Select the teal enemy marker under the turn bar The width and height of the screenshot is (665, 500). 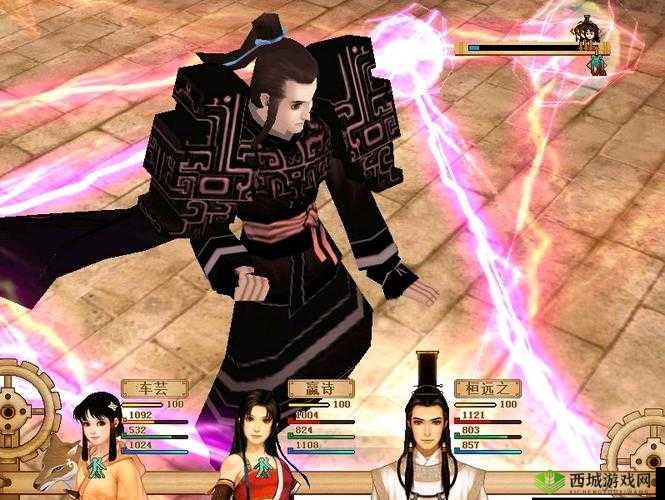point(595,64)
